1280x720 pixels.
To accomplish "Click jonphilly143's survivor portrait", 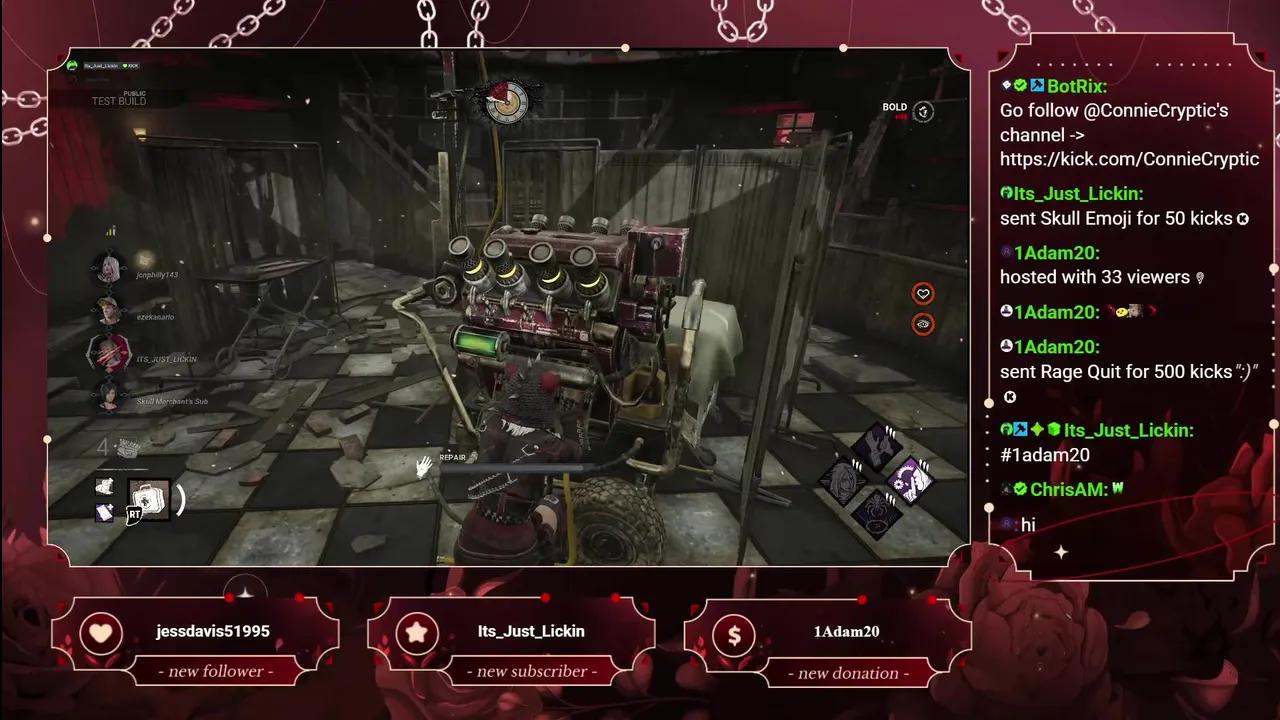I will pos(108,268).
